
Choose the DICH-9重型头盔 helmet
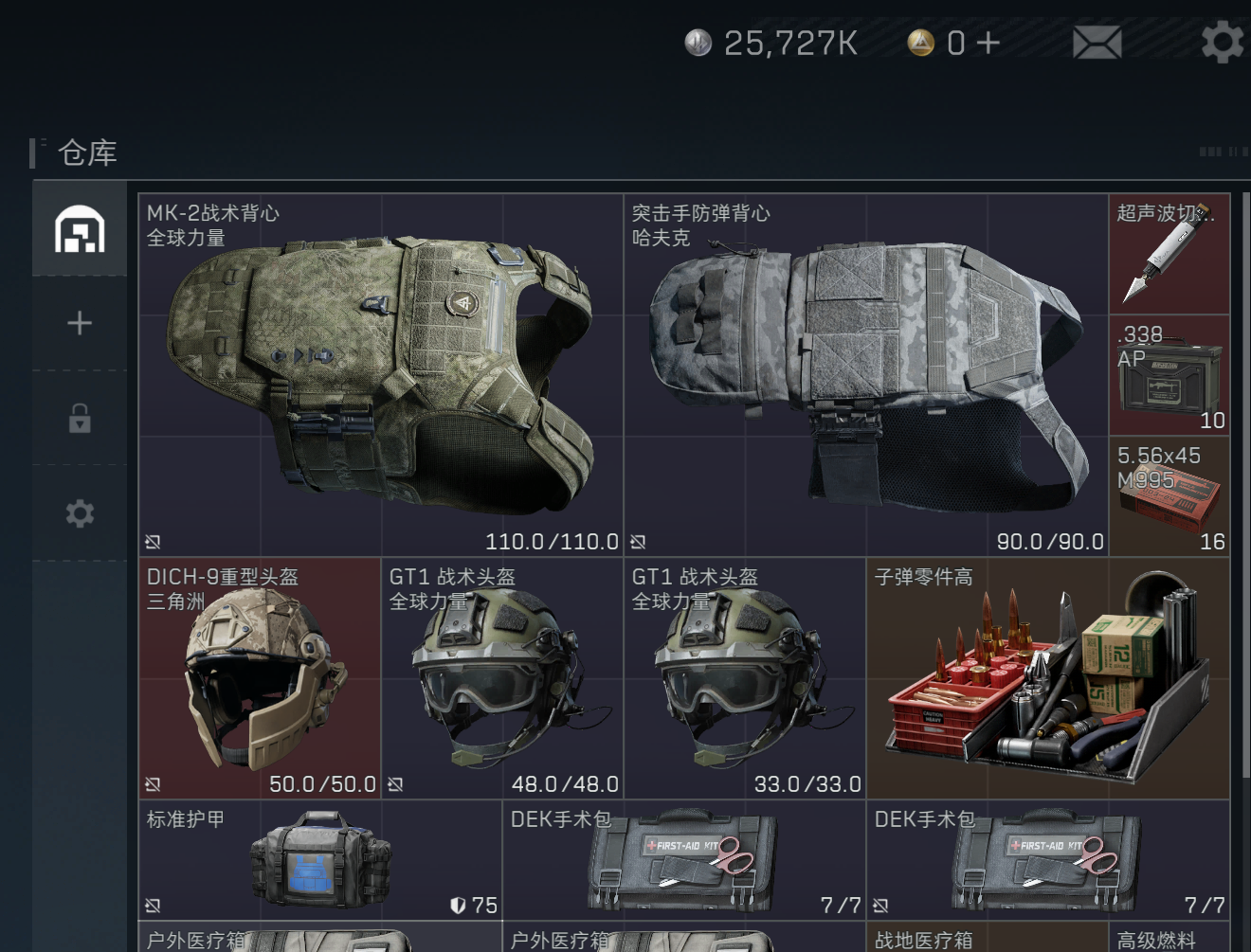pos(260,678)
